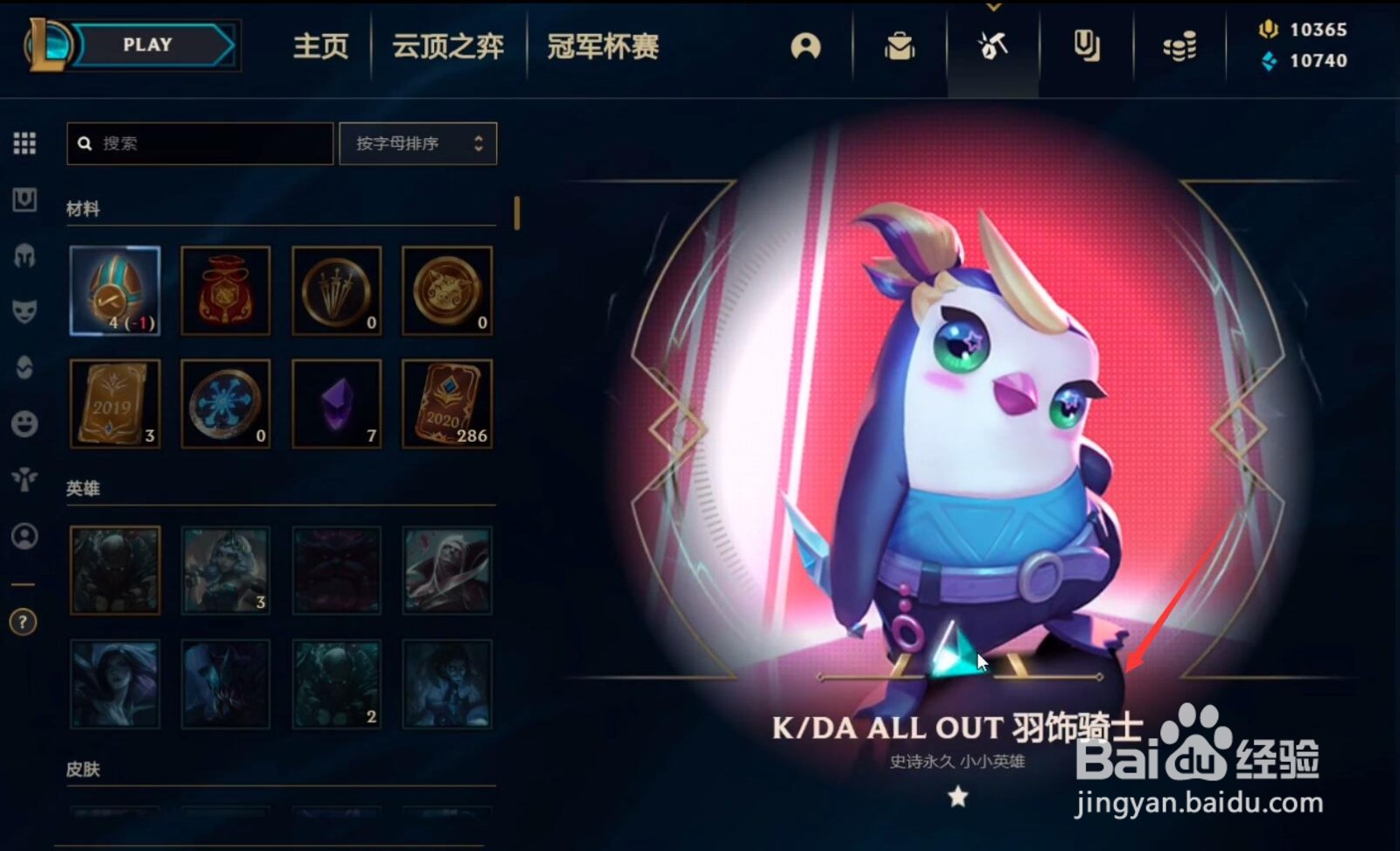
Task: Open the help question mark icon in sidebar
Action: [24, 624]
